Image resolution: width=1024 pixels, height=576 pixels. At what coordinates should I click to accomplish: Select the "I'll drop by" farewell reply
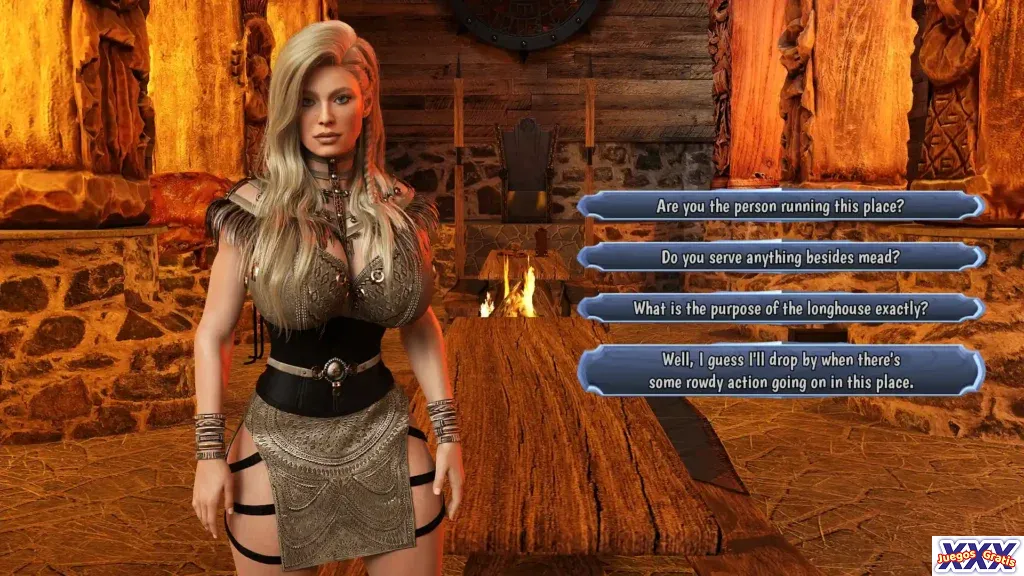[x=780, y=370]
